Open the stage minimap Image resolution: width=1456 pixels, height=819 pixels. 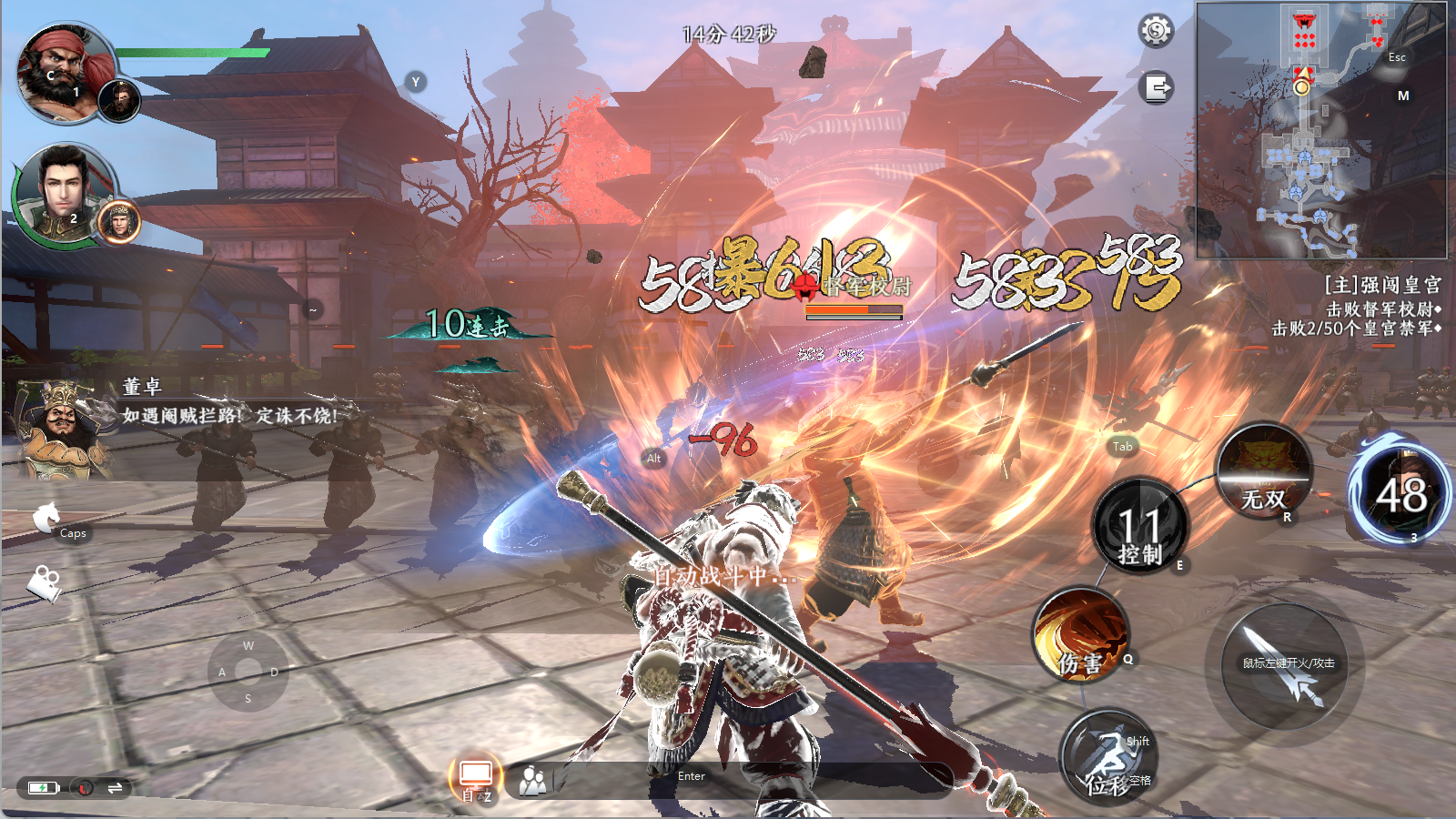1320,130
